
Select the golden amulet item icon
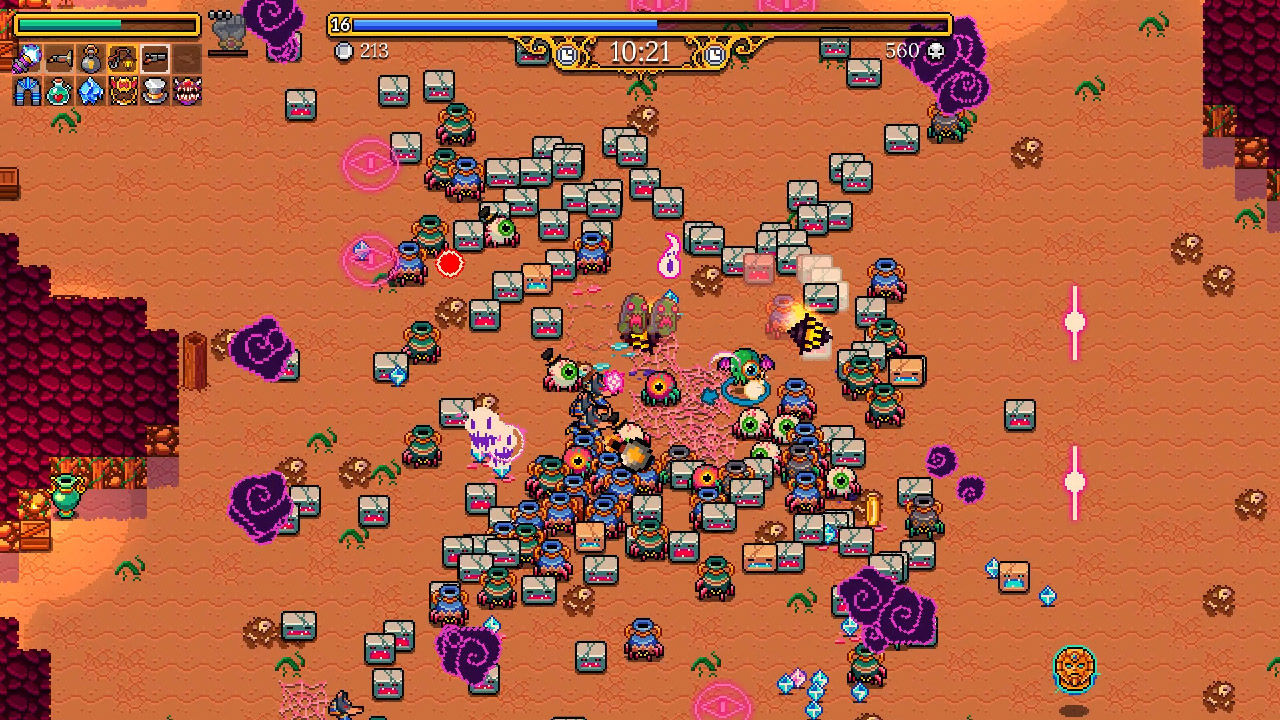pos(122,91)
